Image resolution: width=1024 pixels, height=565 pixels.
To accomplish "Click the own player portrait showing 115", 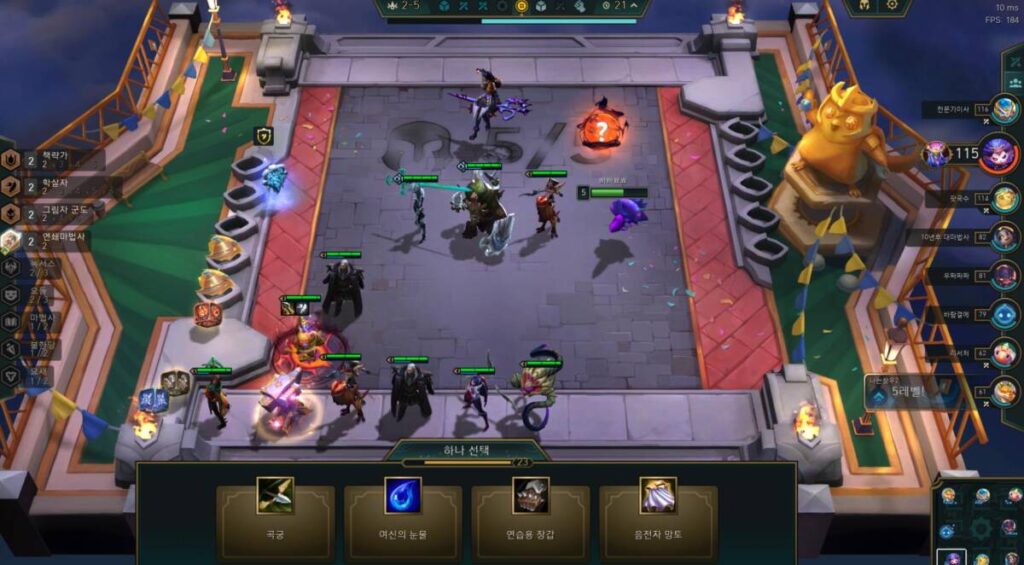I will click(998, 154).
